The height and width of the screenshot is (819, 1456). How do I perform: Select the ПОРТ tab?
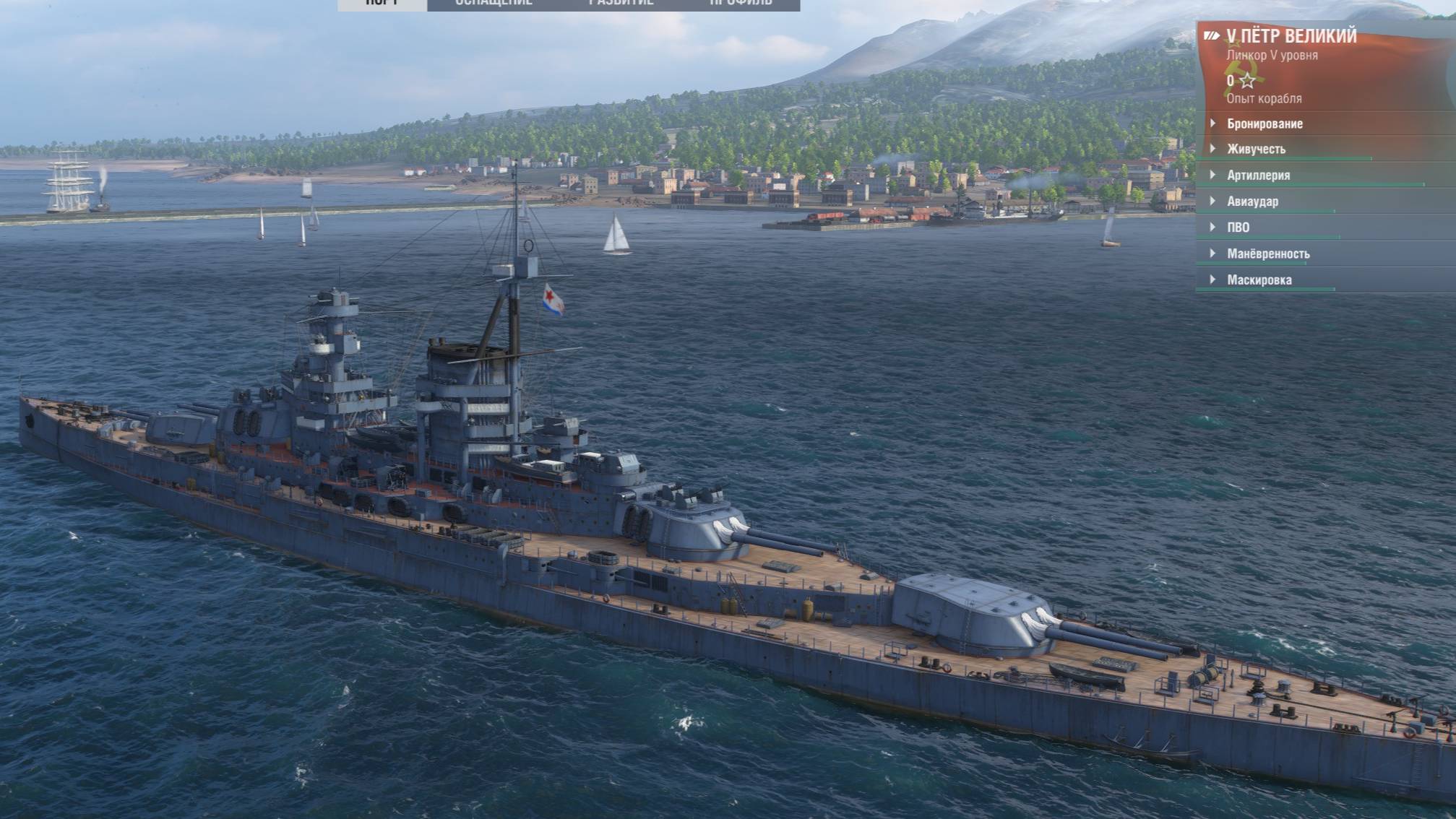click(382, 4)
